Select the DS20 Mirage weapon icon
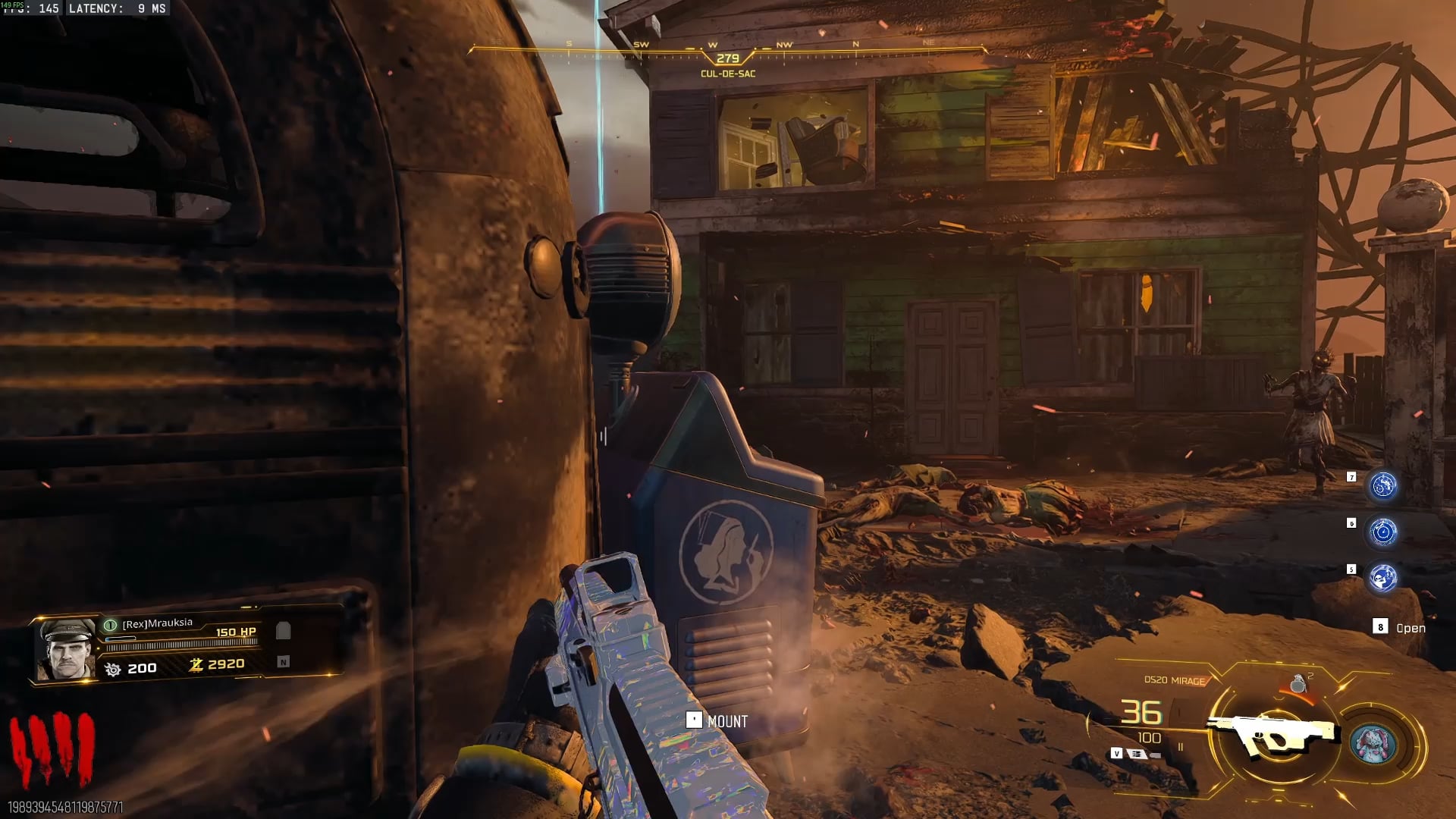Image resolution: width=1456 pixels, height=819 pixels. point(1273,733)
